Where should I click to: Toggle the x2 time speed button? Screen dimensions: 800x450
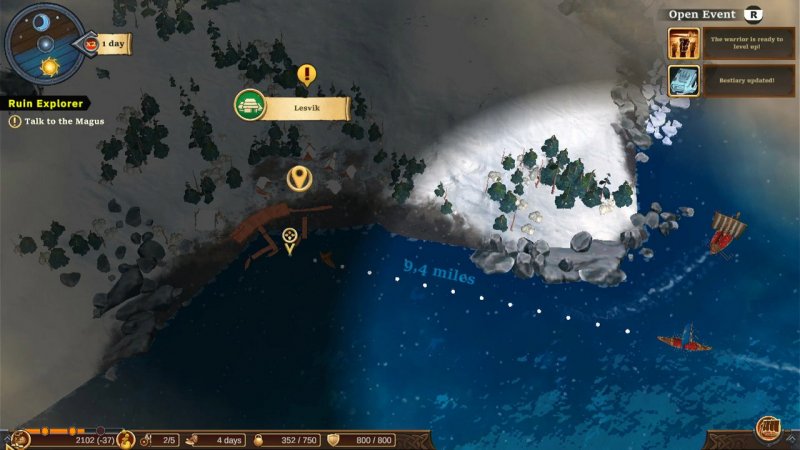coord(91,44)
